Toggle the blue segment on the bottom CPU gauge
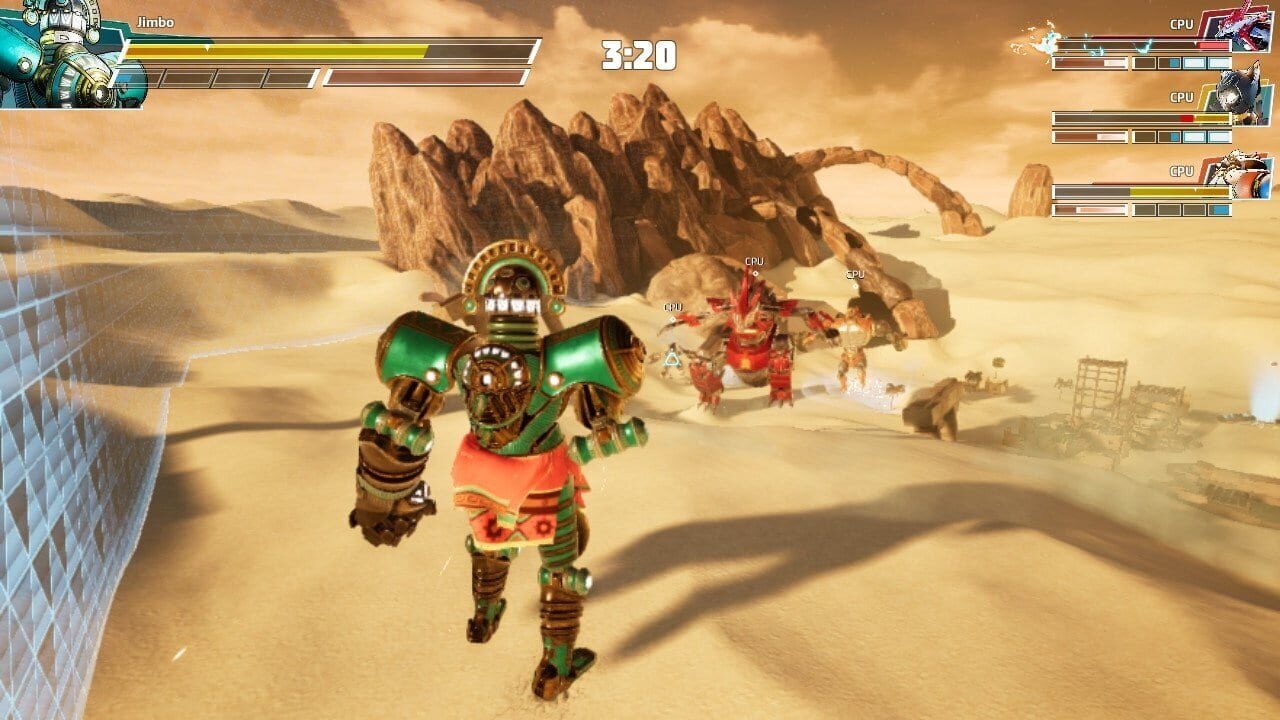The image size is (1280, 720). (x=1219, y=210)
